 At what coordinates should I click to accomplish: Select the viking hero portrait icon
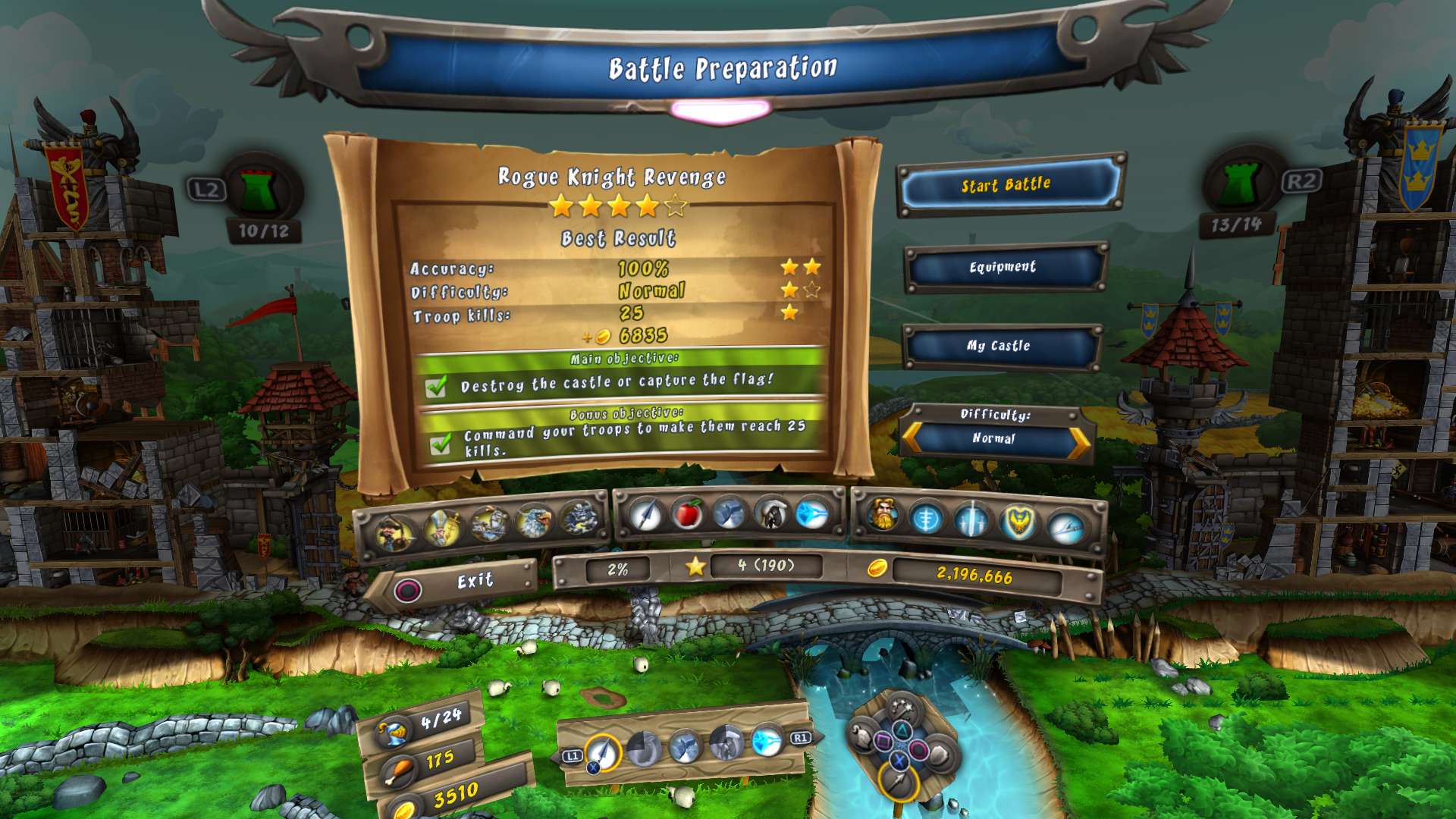coord(883,516)
